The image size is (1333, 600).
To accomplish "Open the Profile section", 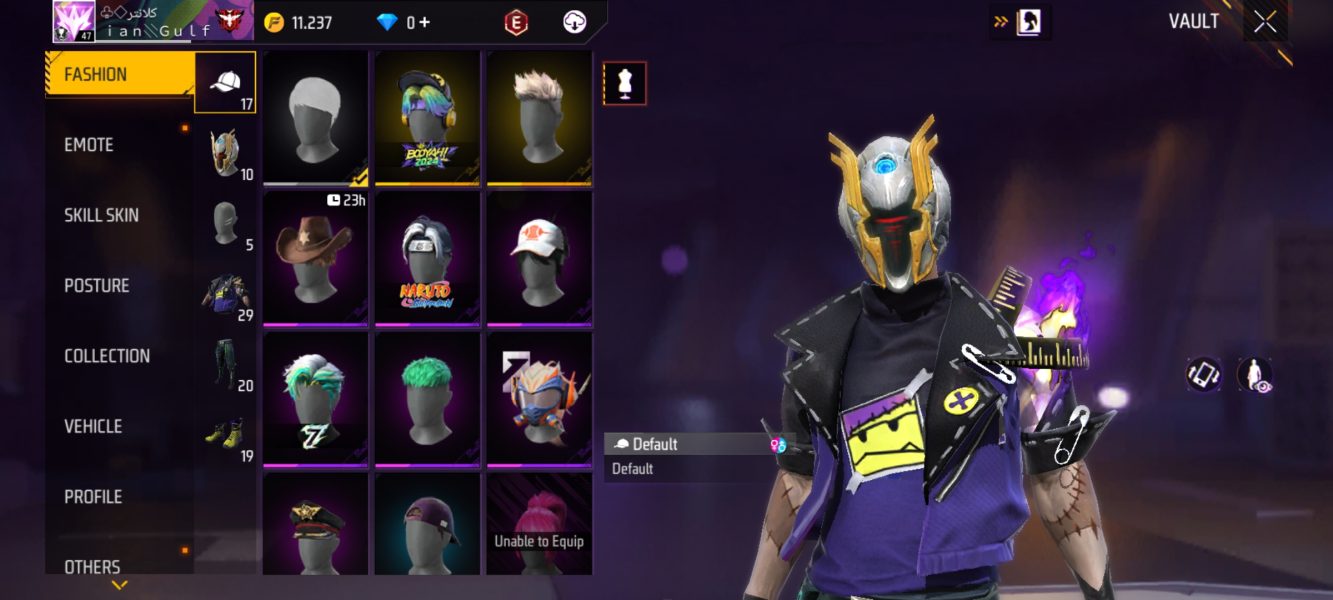I will tap(93, 497).
